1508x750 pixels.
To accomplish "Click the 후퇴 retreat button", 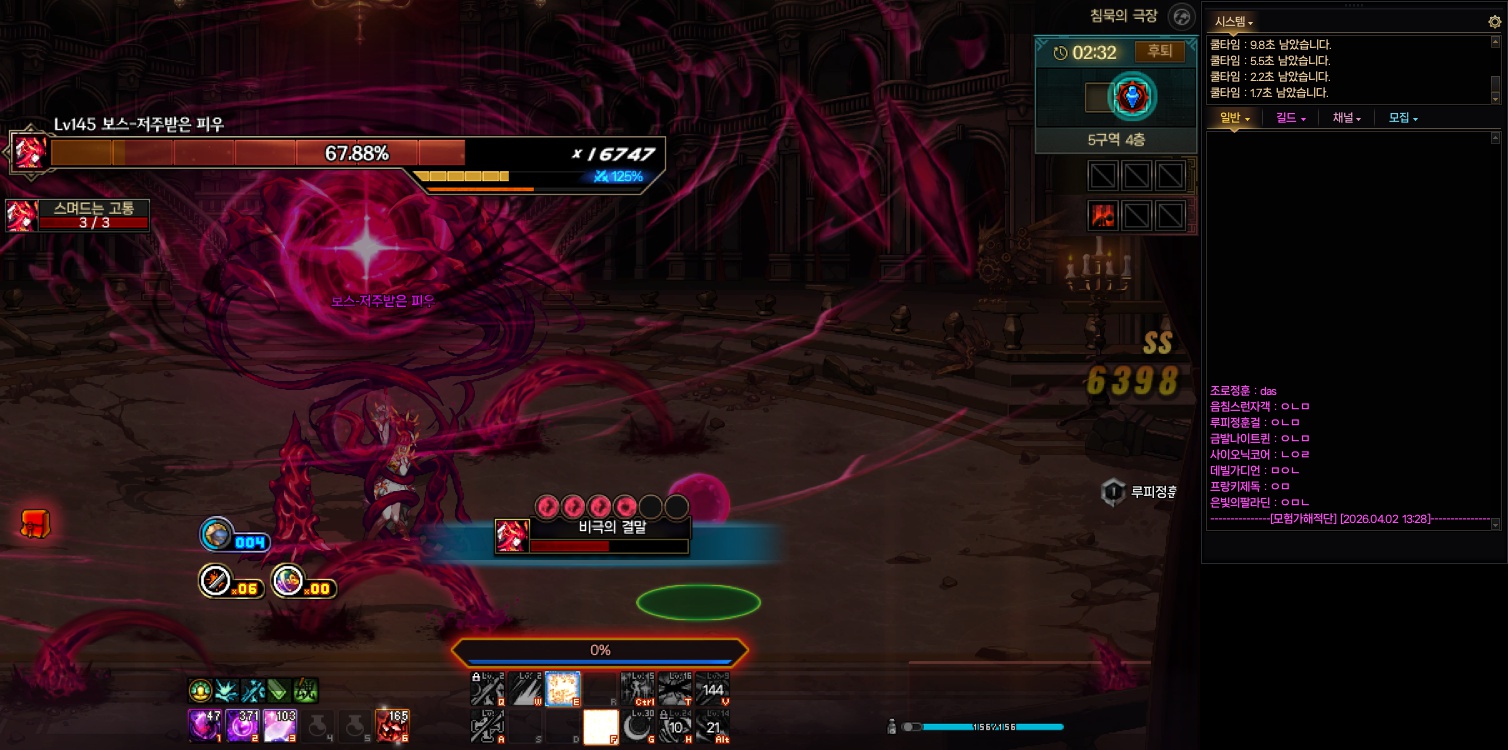I will coord(1159,52).
